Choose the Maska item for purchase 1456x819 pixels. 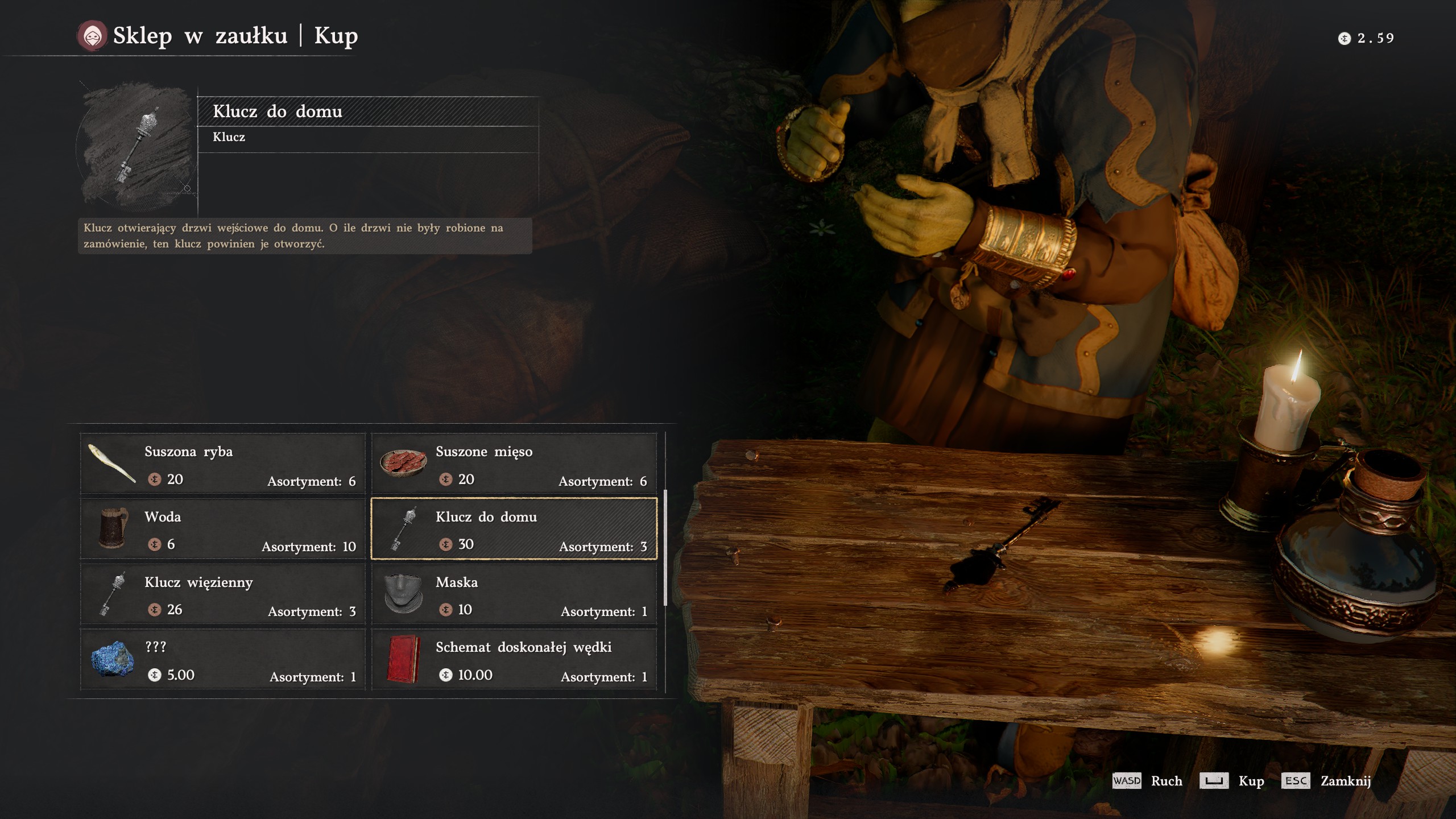(x=514, y=594)
